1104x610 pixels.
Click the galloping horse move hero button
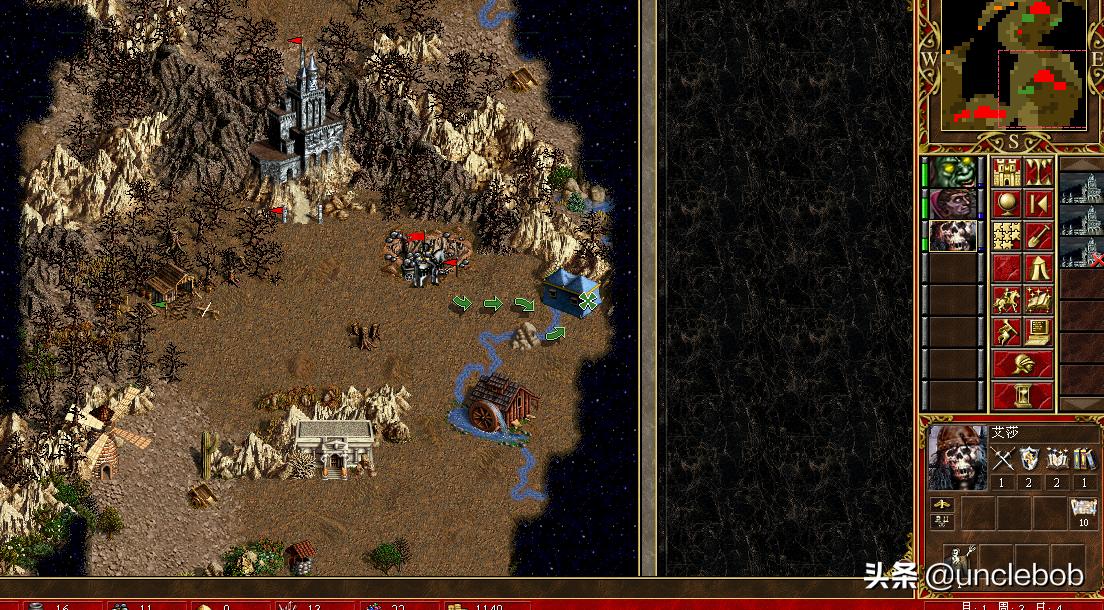[1008, 300]
